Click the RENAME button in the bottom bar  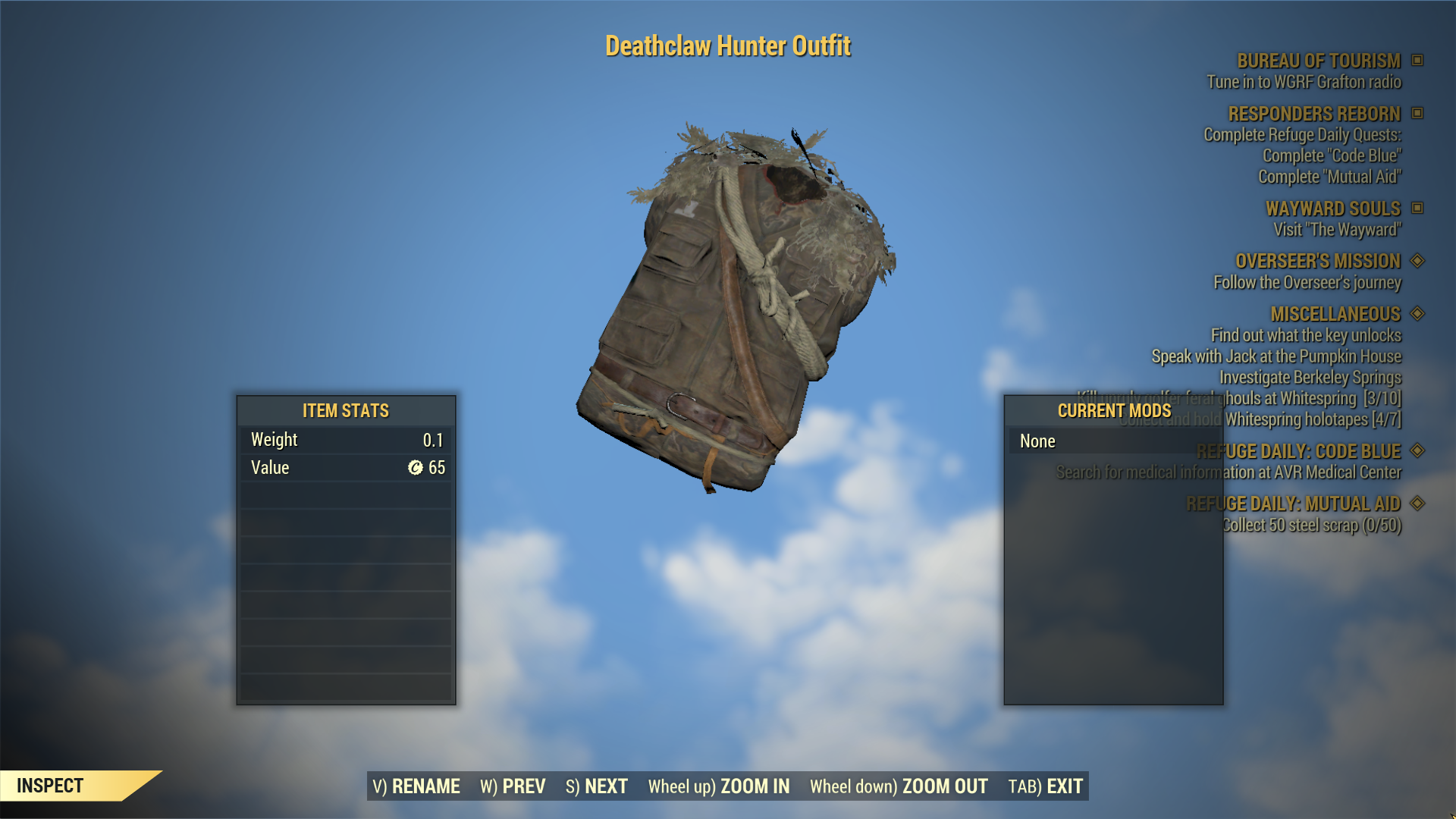tap(416, 786)
